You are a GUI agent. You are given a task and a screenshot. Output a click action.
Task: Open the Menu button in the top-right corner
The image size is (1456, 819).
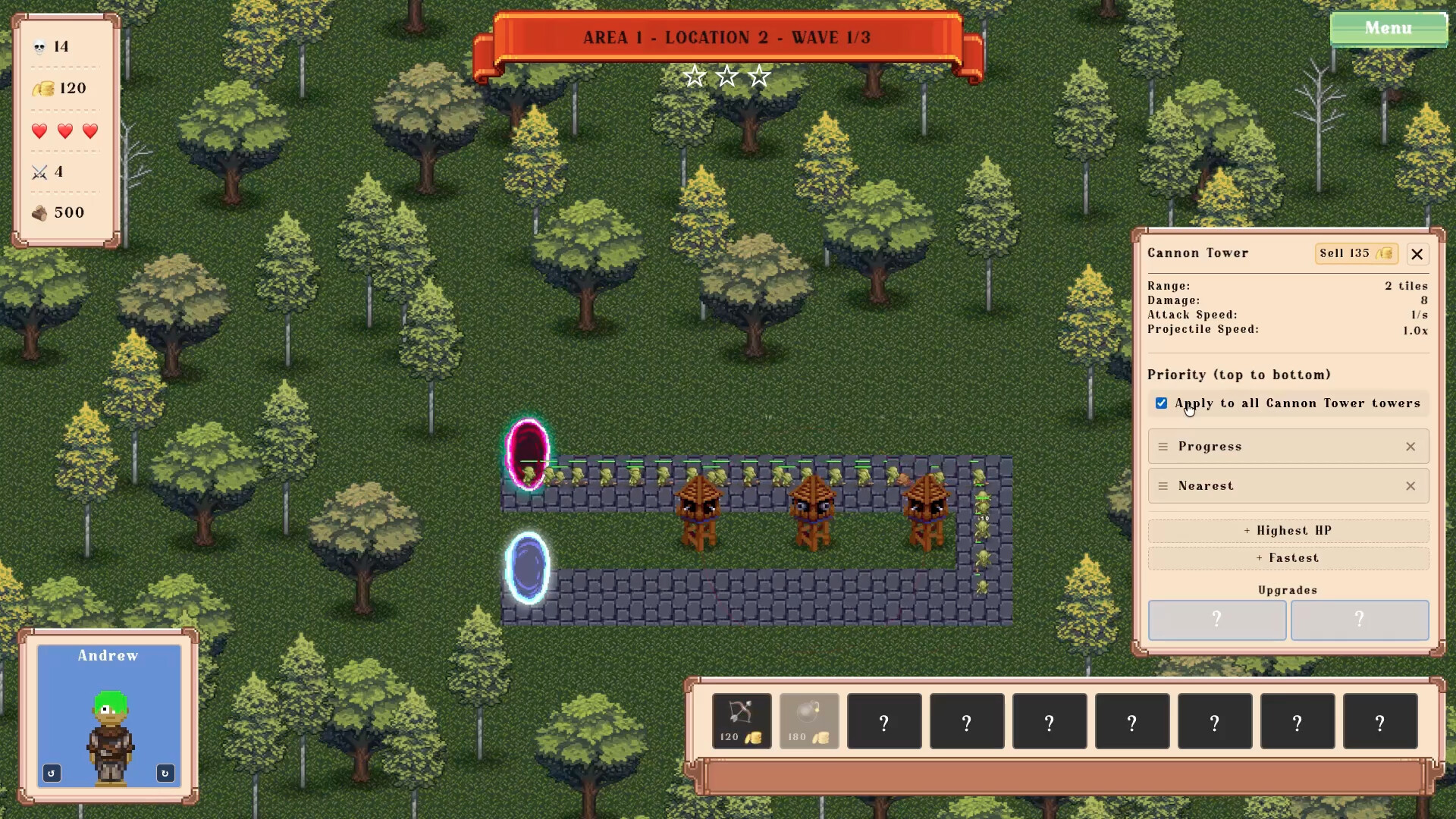tap(1389, 28)
